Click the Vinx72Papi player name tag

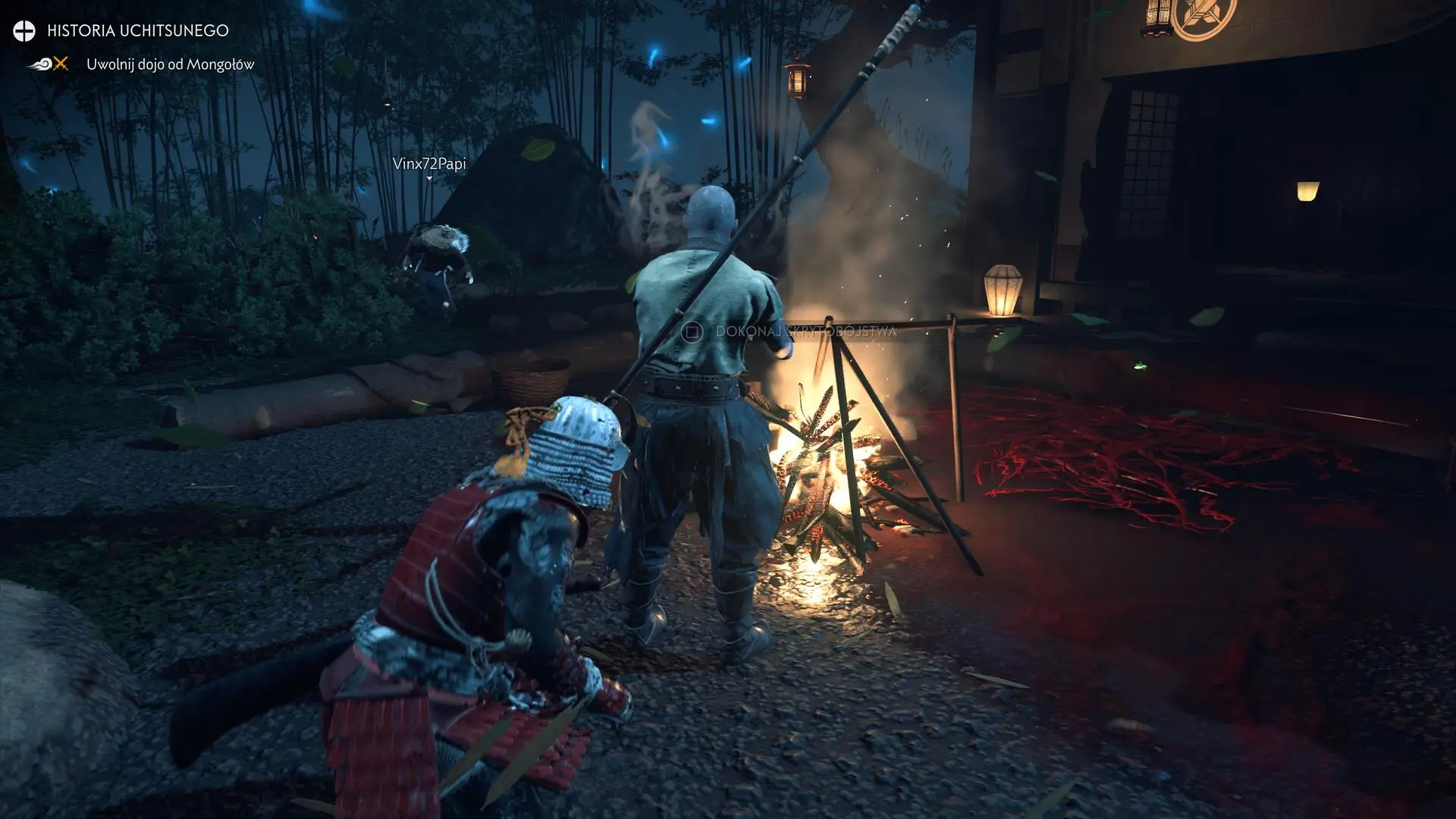click(x=429, y=164)
